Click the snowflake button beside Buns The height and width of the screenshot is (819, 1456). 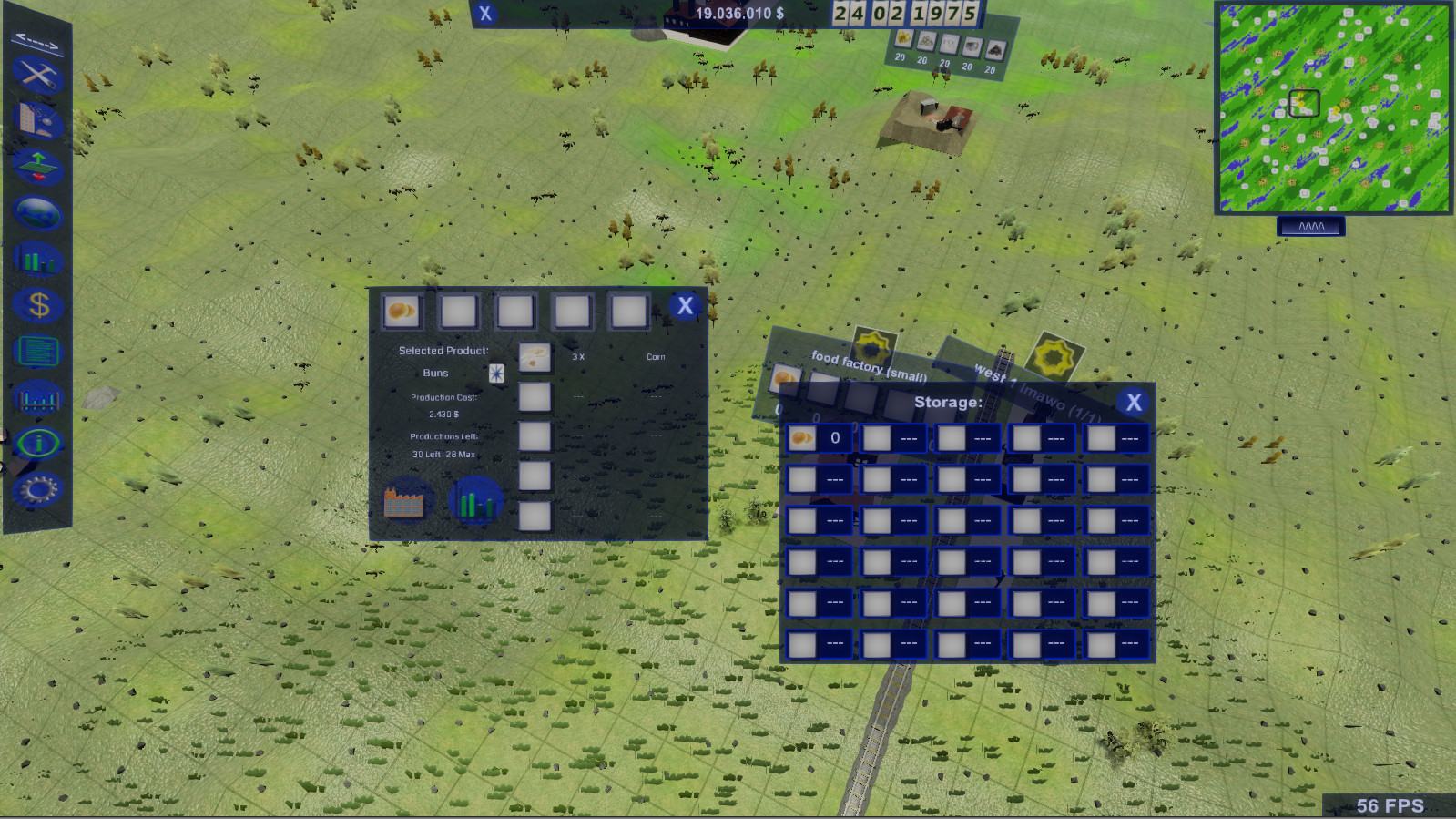tap(496, 374)
